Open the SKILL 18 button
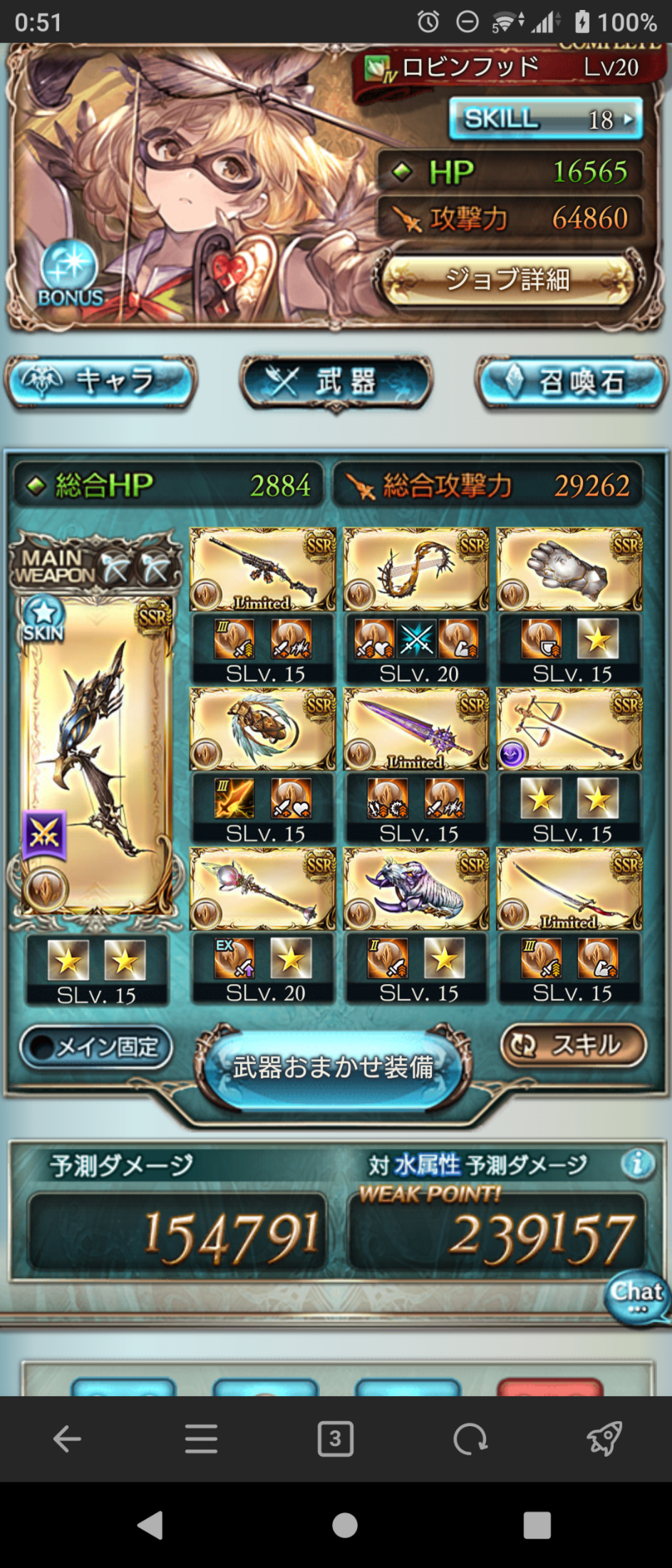Screen dimensions: 672x1568 tap(545, 119)
